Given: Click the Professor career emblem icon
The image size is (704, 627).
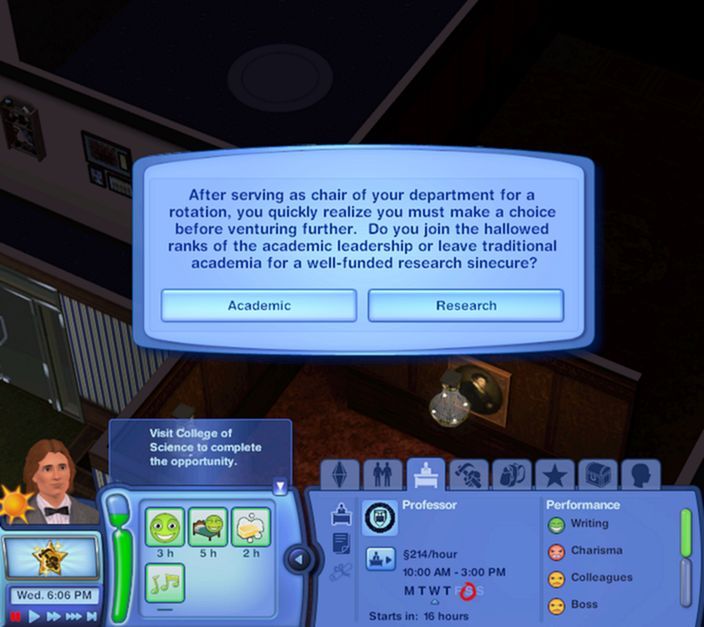Looking at the screenshot, I should point(379,517).
